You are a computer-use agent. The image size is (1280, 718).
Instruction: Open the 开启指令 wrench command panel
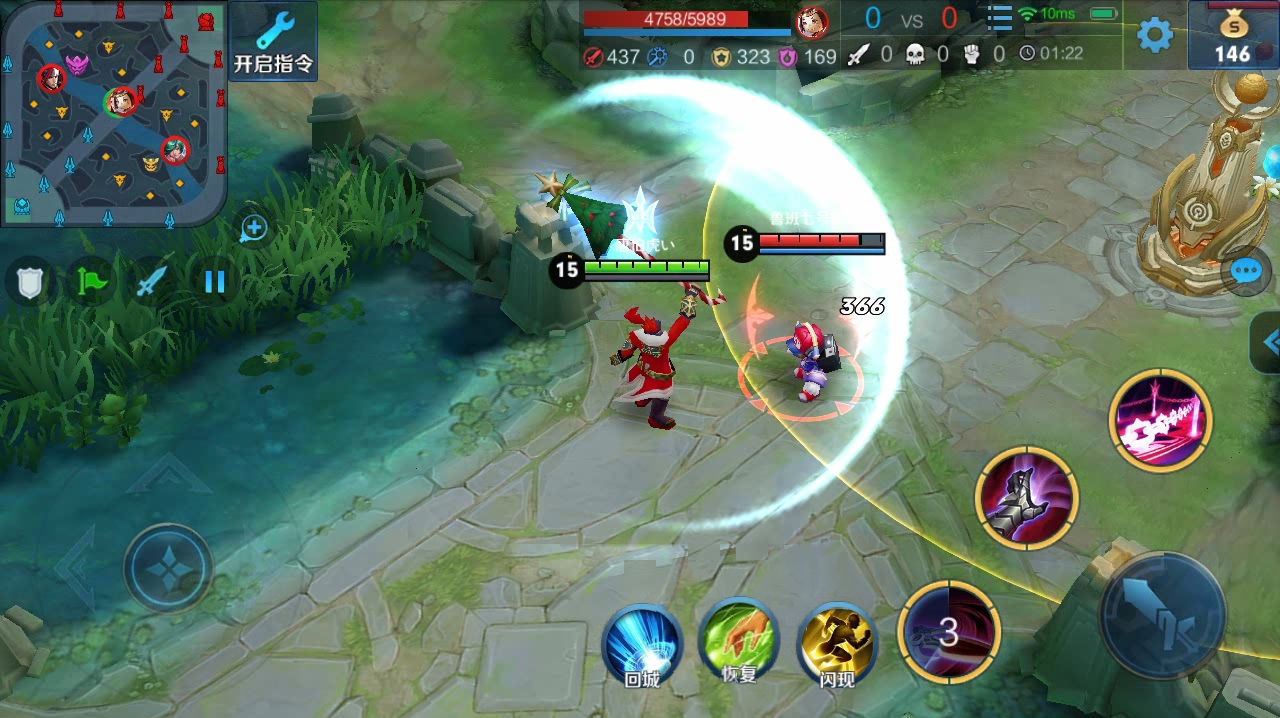pos(273,42)
